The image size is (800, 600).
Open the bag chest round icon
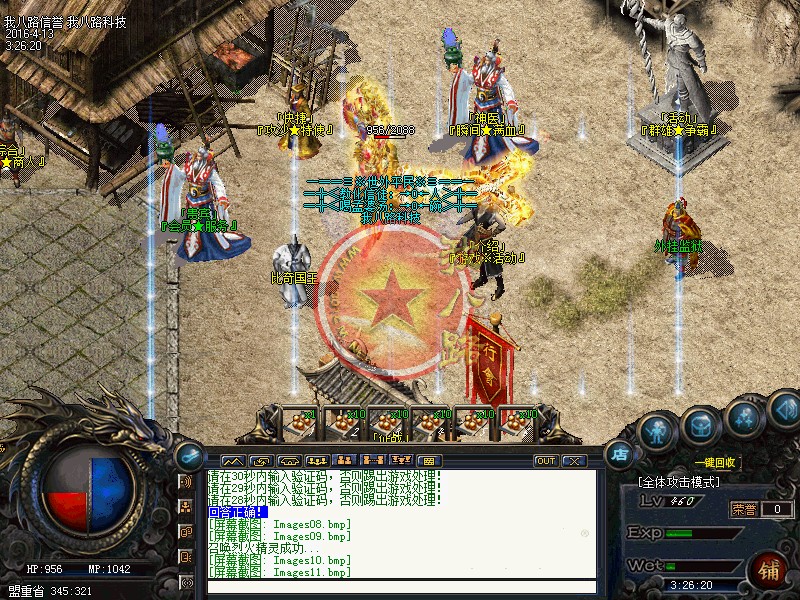click(x=700, y=427)
